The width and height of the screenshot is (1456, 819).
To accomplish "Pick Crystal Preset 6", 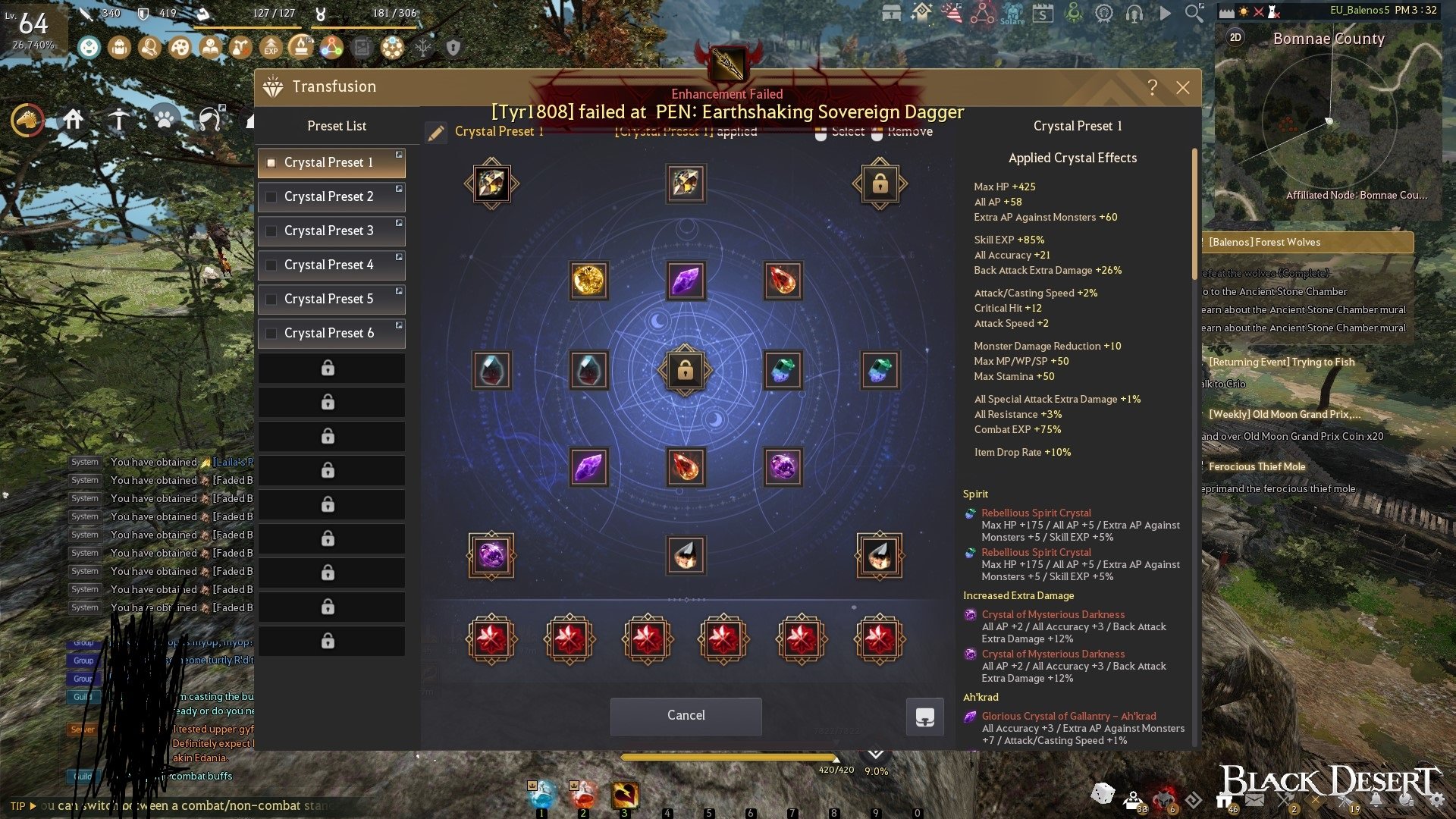I will click(331, 333).
